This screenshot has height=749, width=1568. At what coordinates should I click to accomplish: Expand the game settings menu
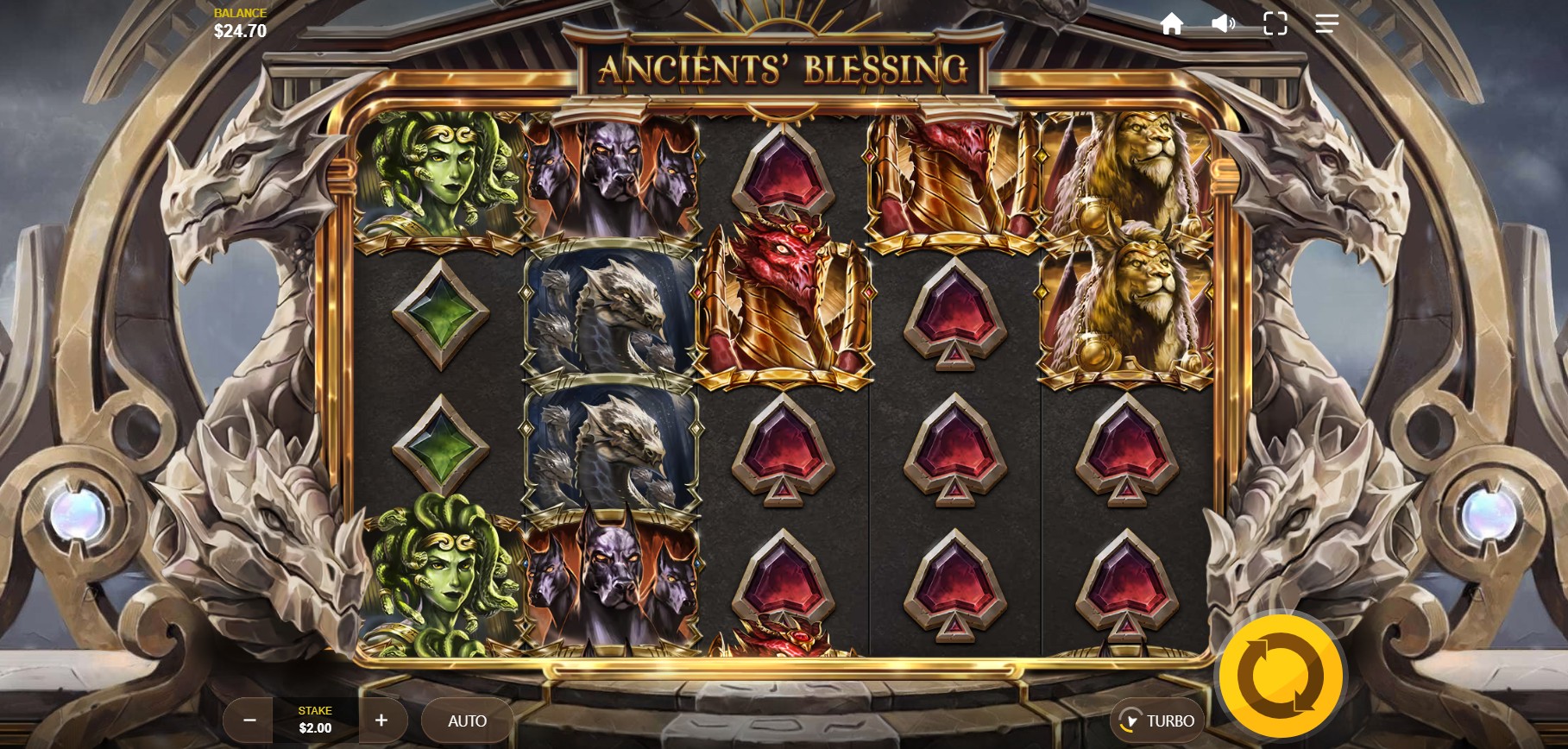(1326, 24)
